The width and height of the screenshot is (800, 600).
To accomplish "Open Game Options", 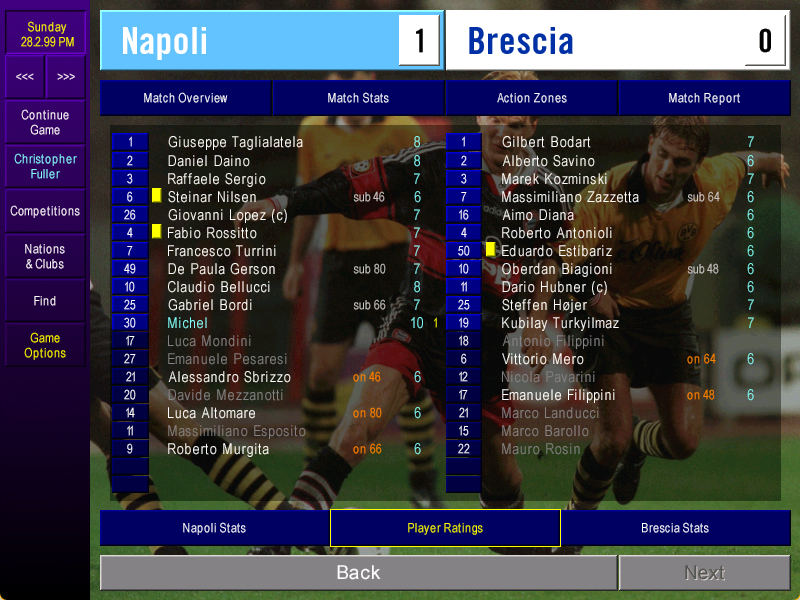I will 45,345.
